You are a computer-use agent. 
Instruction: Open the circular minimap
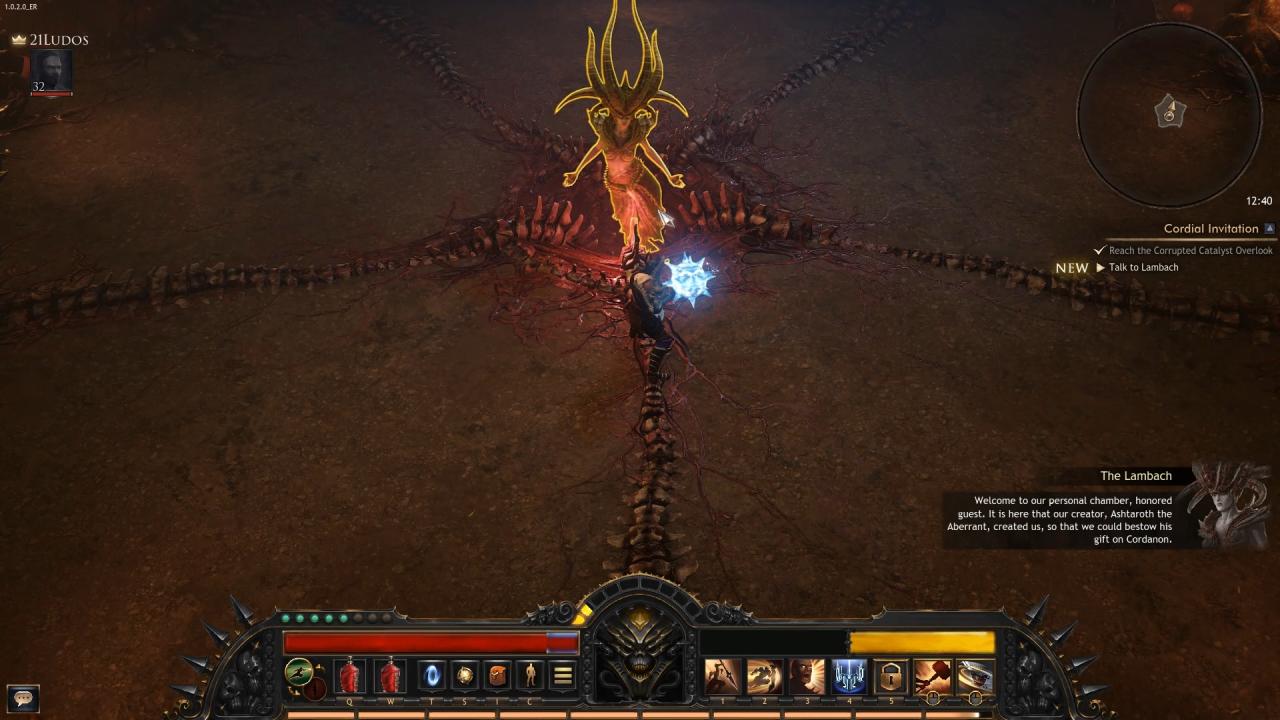pos(1169,113)
